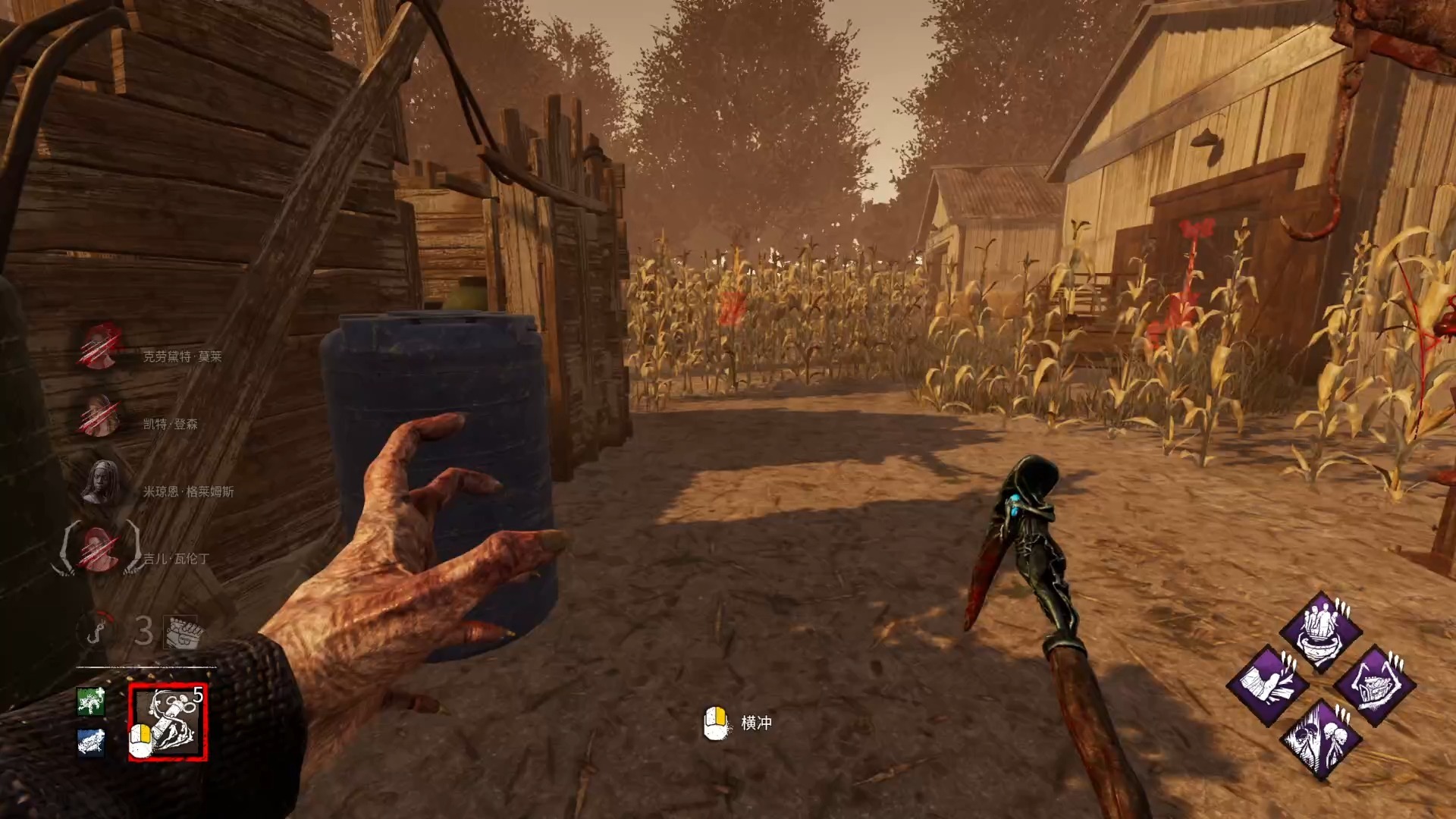Select Claudette Morel's survivor portrait
The image size is (1456, 819).
pyautogui.click(x=101, y=348)
